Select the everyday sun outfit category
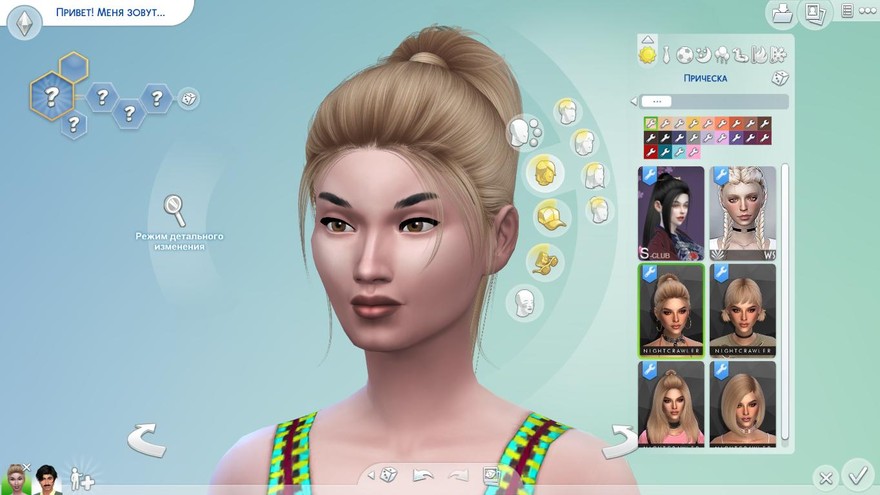 coord(648,54)
